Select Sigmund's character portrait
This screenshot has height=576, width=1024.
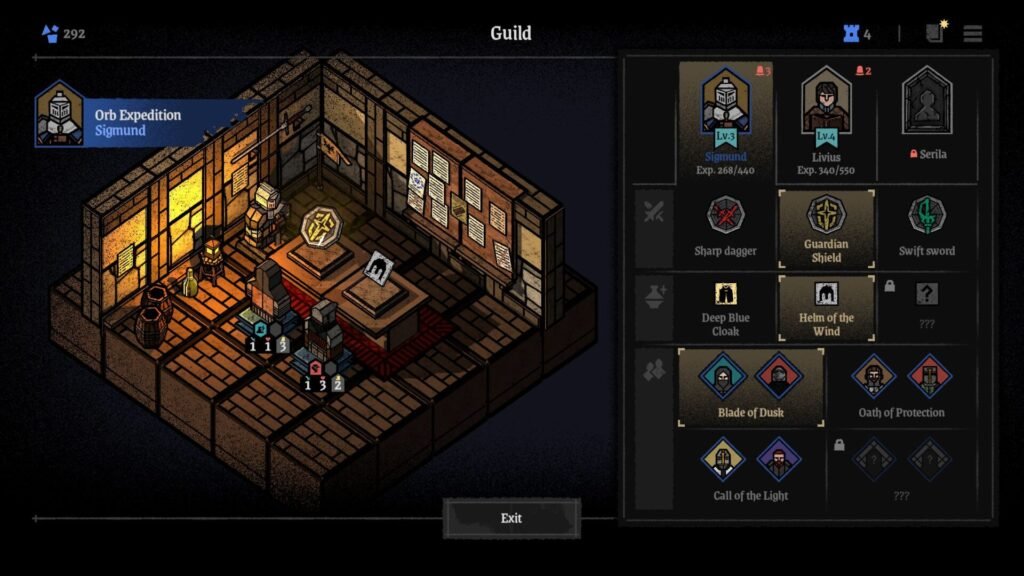pos(726,118)
